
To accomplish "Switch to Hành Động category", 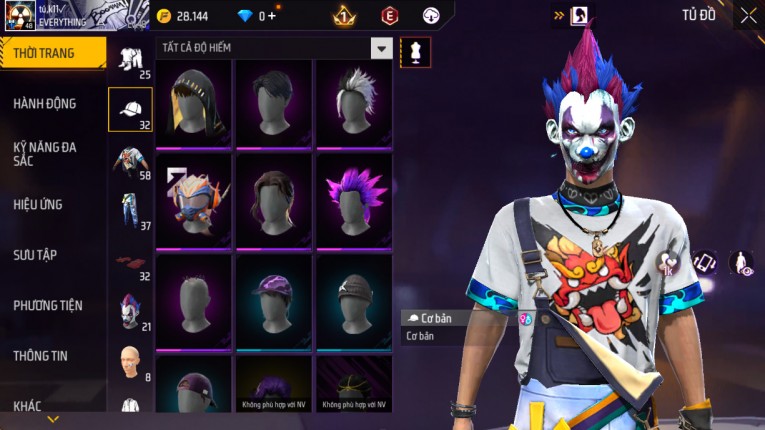I will point(45,103).
